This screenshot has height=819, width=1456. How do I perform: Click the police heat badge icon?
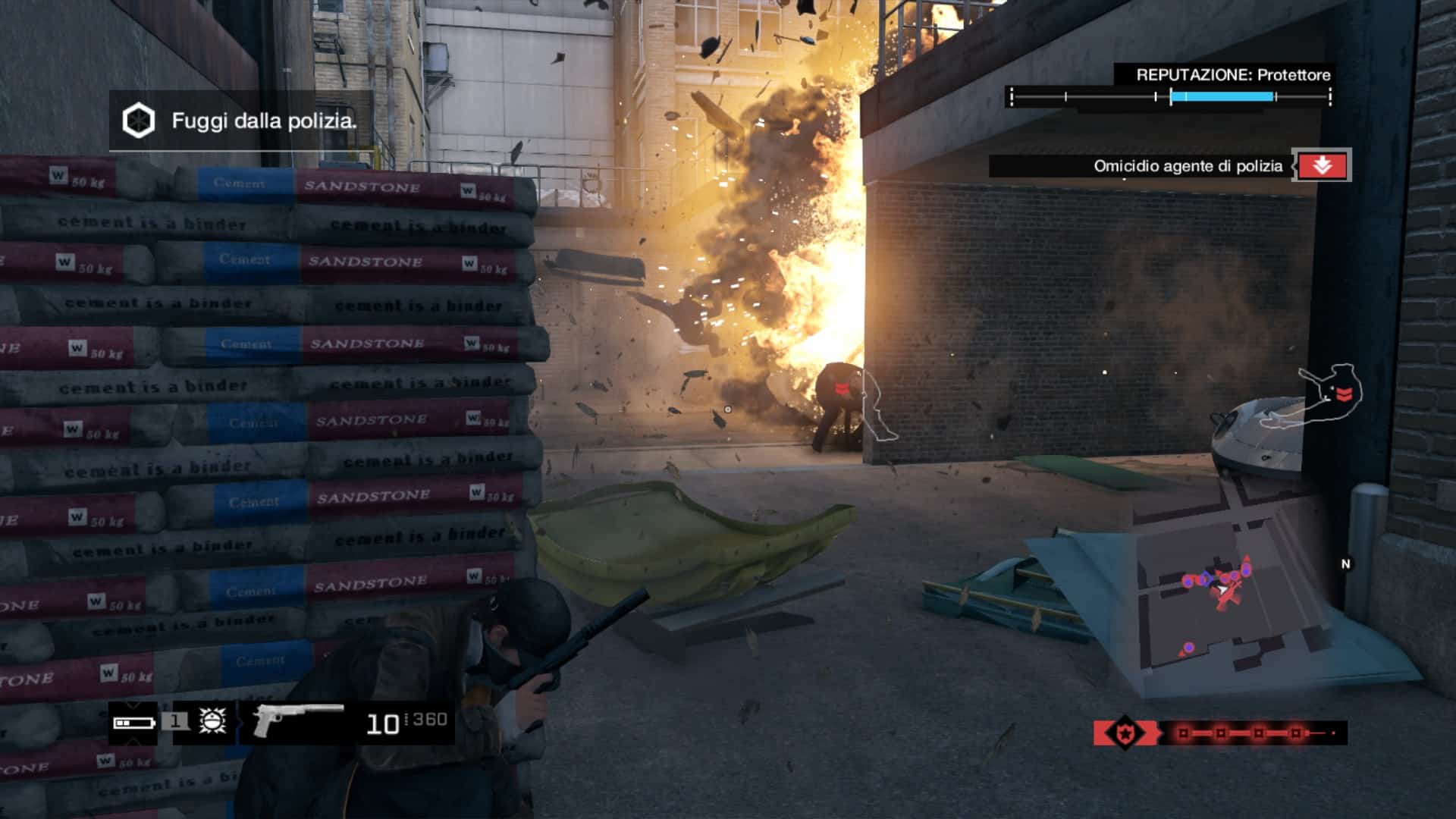(1125, 733)
